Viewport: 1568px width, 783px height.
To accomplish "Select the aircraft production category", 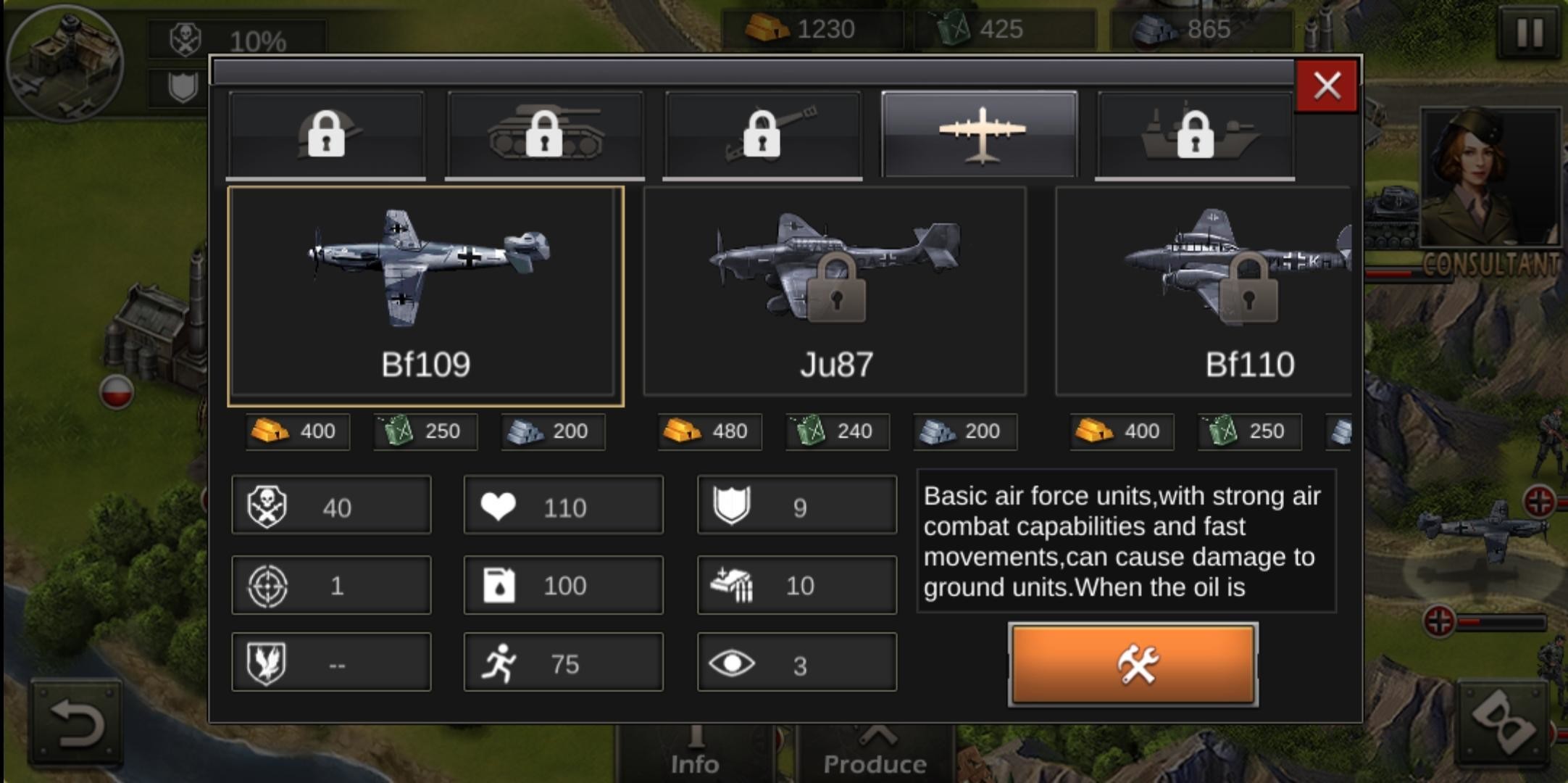I will click(x=980, y=134).
